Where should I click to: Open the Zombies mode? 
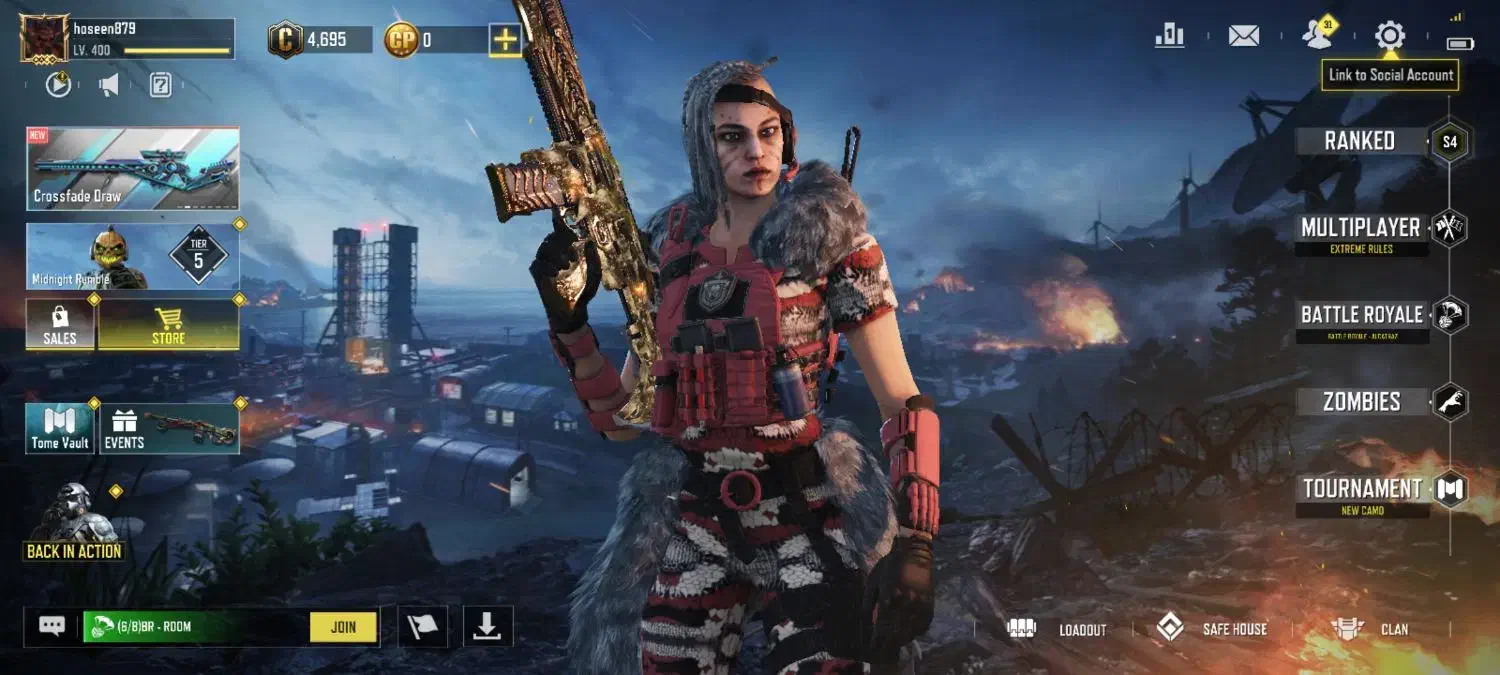tap(1361, 402)
